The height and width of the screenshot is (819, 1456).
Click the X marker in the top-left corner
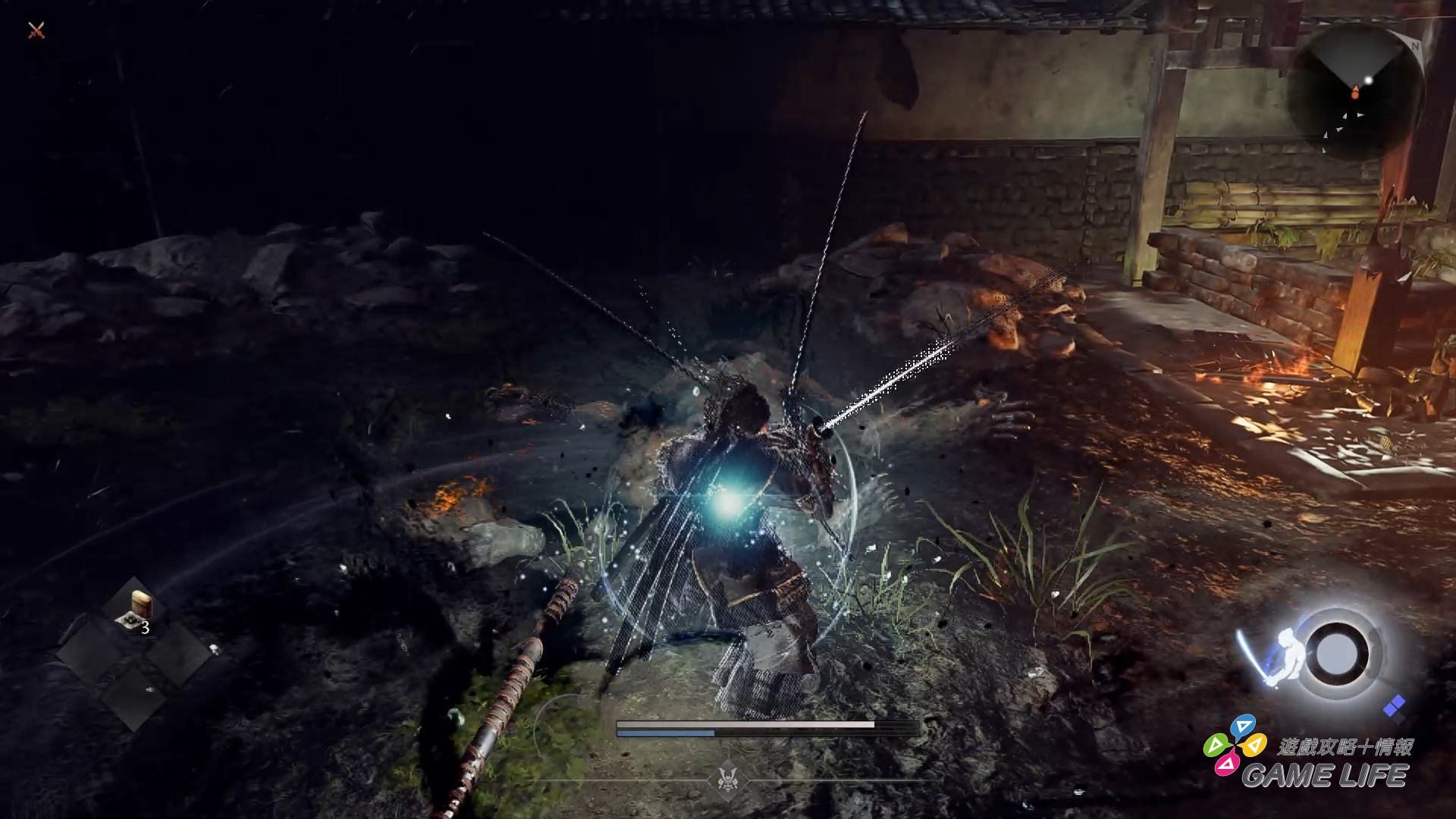coord(36,32)
